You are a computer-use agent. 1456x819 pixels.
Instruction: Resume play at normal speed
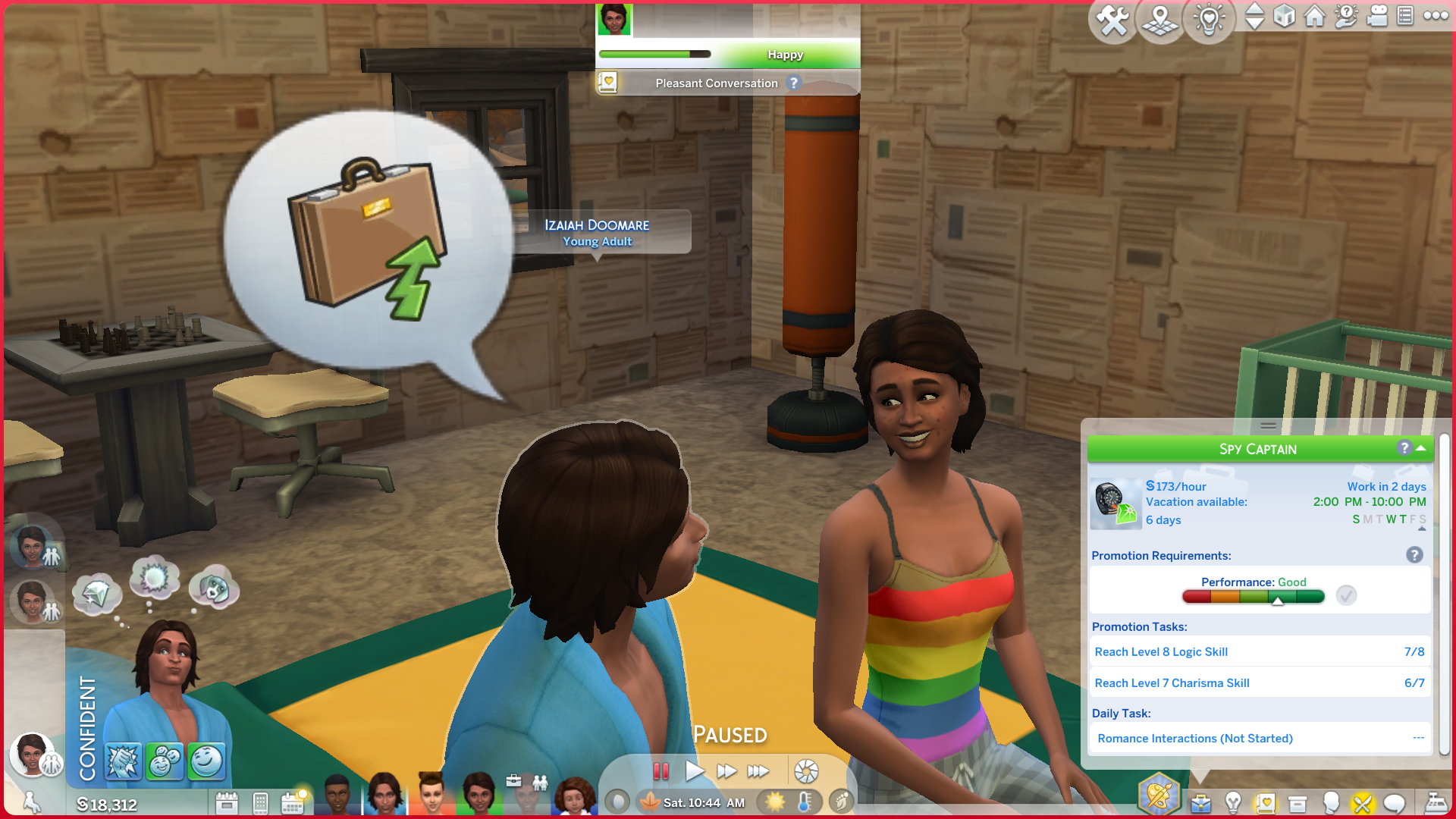coord(694,772)
